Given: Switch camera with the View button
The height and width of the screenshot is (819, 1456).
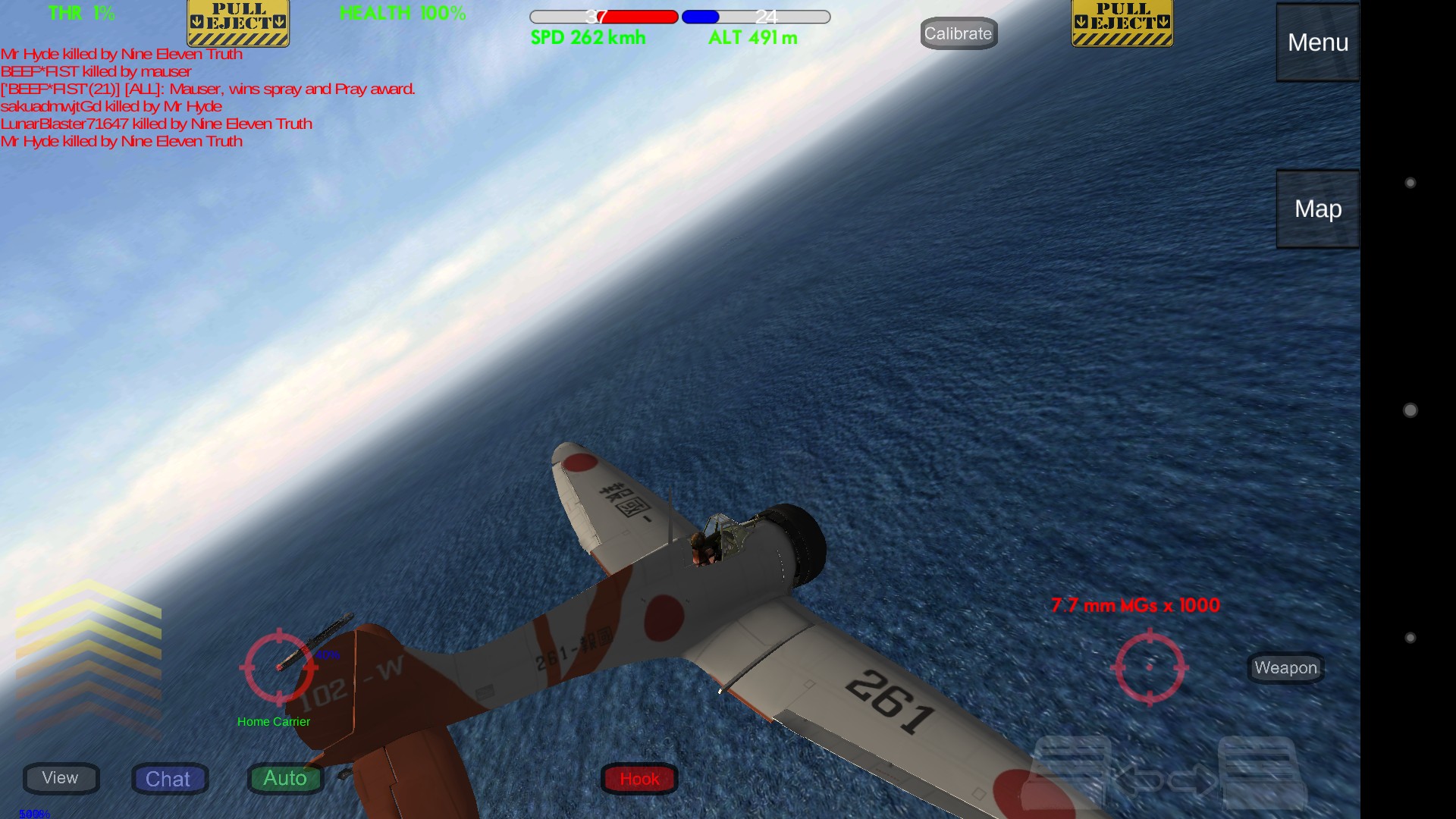Looking at the screenshot, I should click(x=61, y=778).
